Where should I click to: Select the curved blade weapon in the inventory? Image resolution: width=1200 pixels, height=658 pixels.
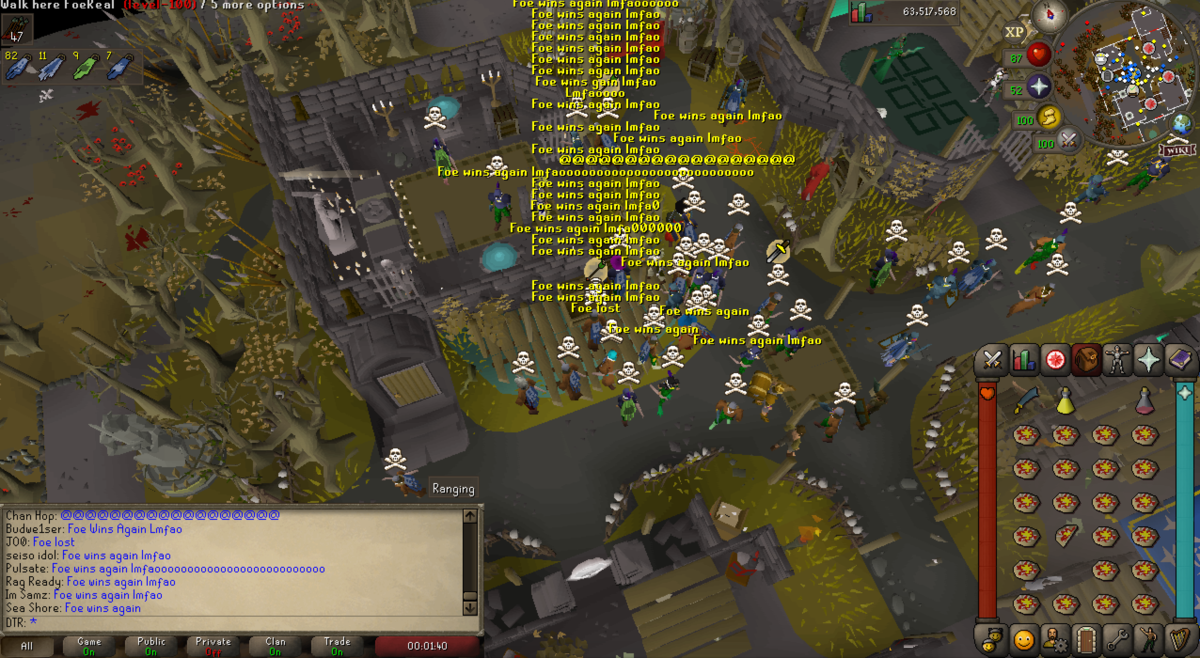[x=1026, y=402]
